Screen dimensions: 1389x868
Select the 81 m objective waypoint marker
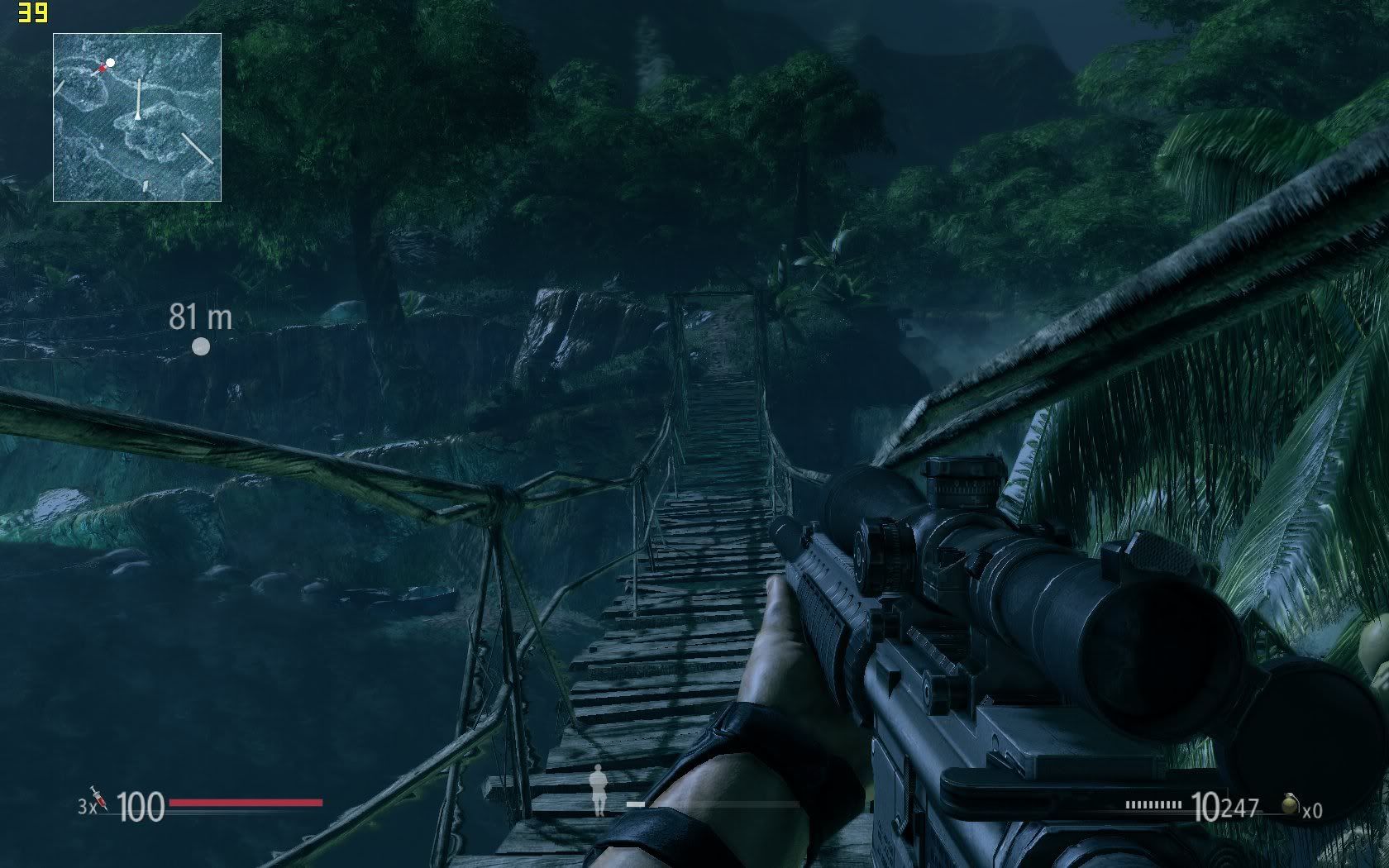201,346
